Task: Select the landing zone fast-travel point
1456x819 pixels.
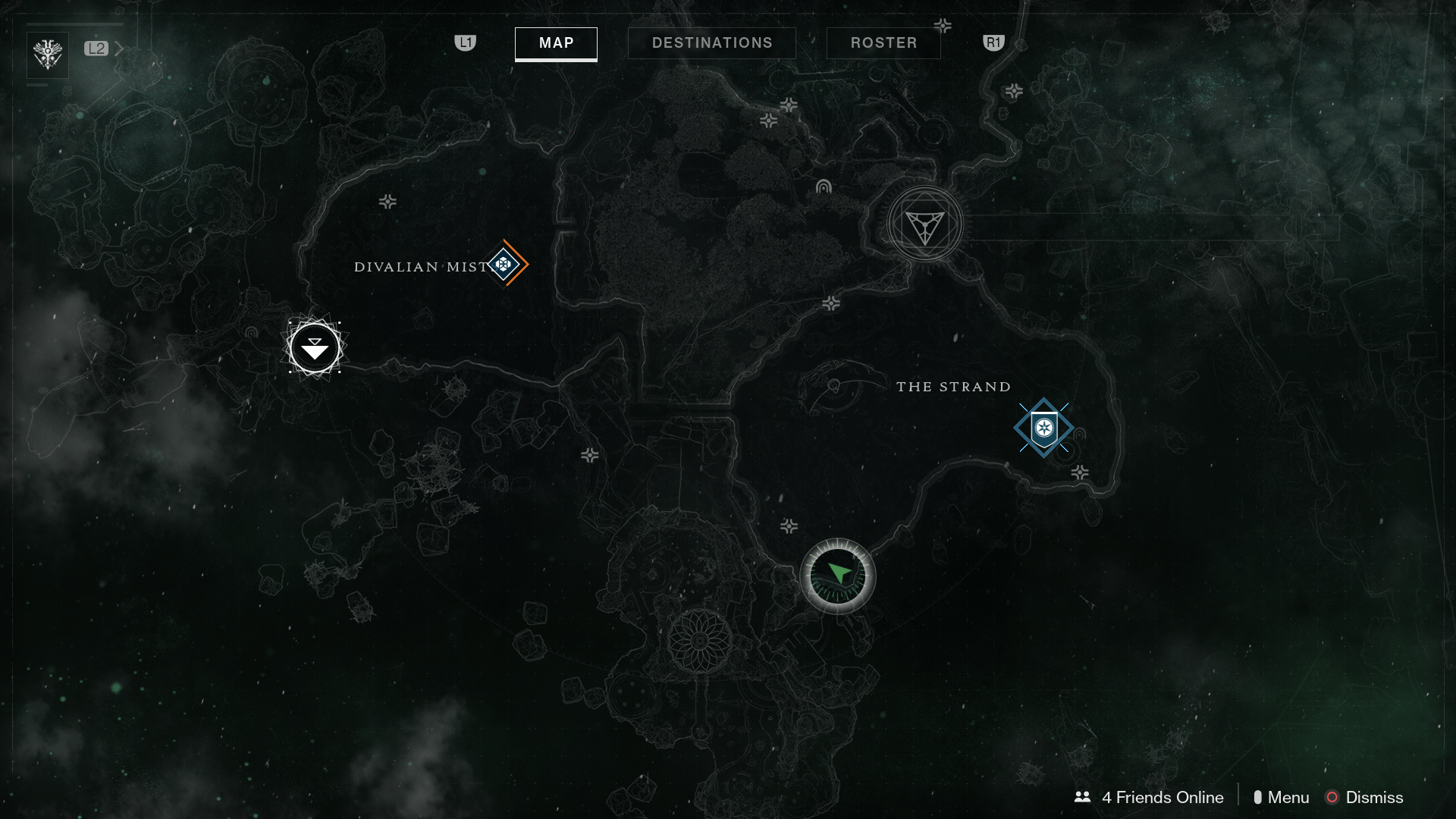Action: point(314,348)
